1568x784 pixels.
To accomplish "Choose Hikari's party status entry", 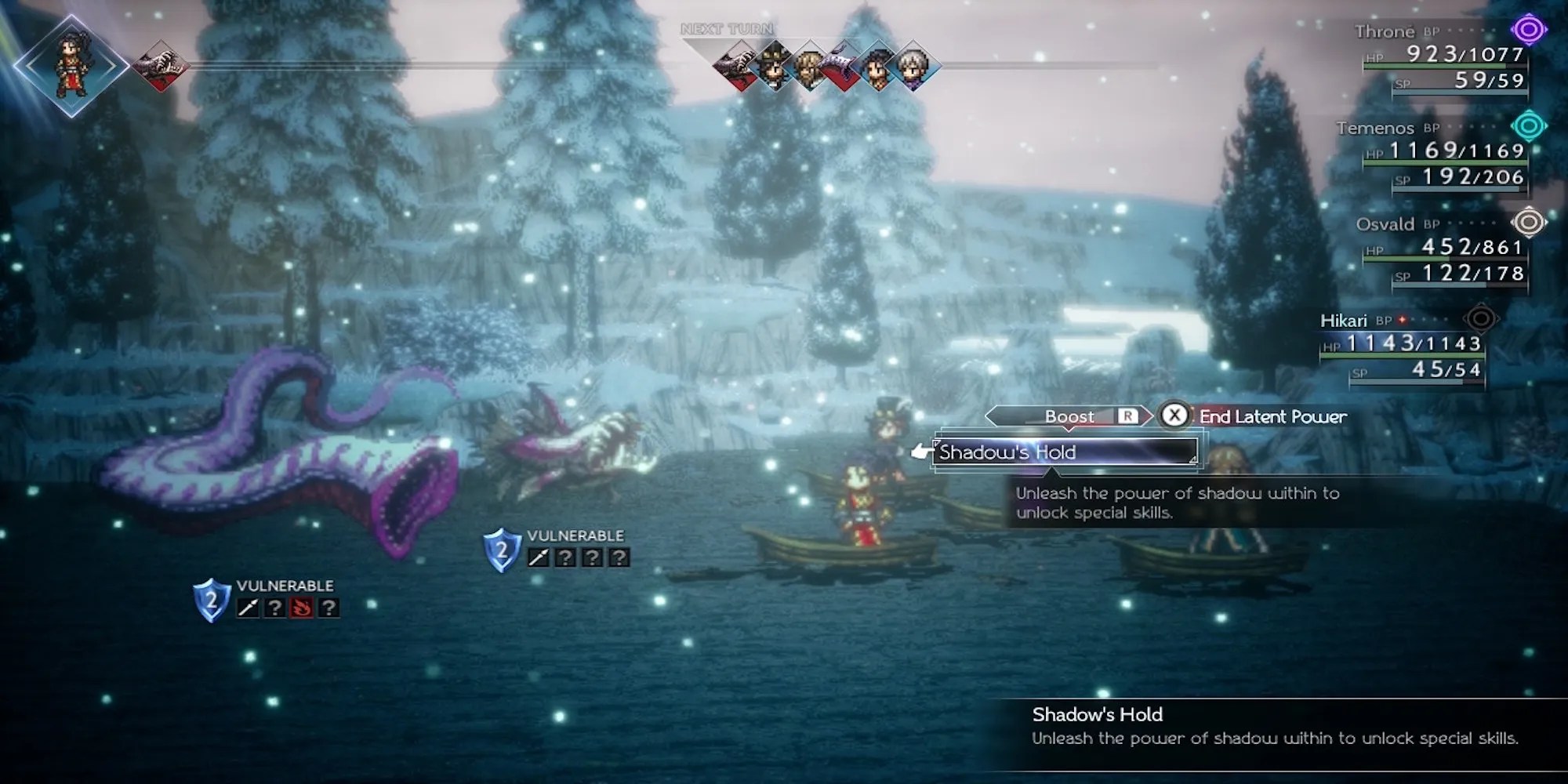I will 1403,346.
